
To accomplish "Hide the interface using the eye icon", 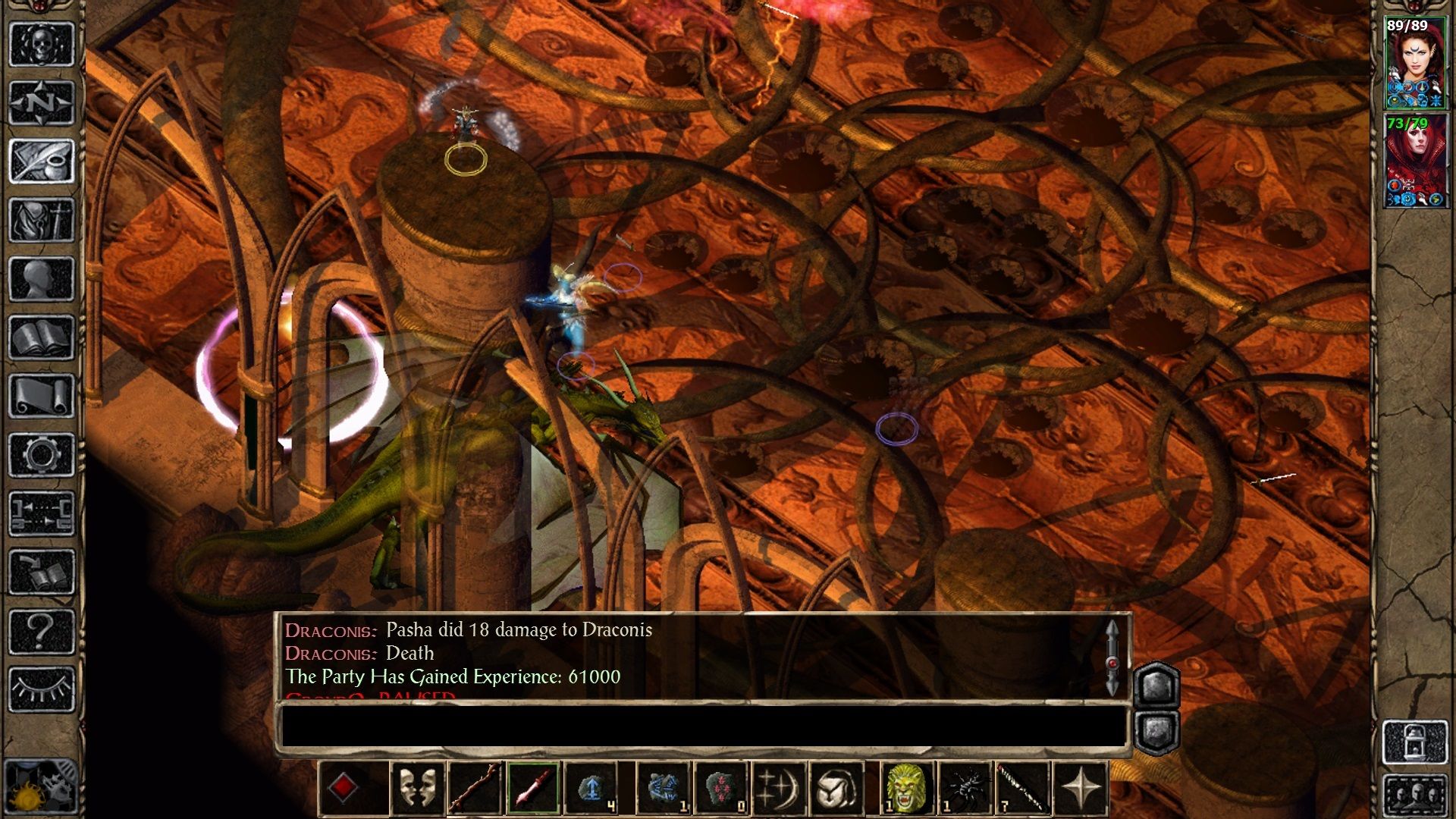I will [x=42, y=686].
